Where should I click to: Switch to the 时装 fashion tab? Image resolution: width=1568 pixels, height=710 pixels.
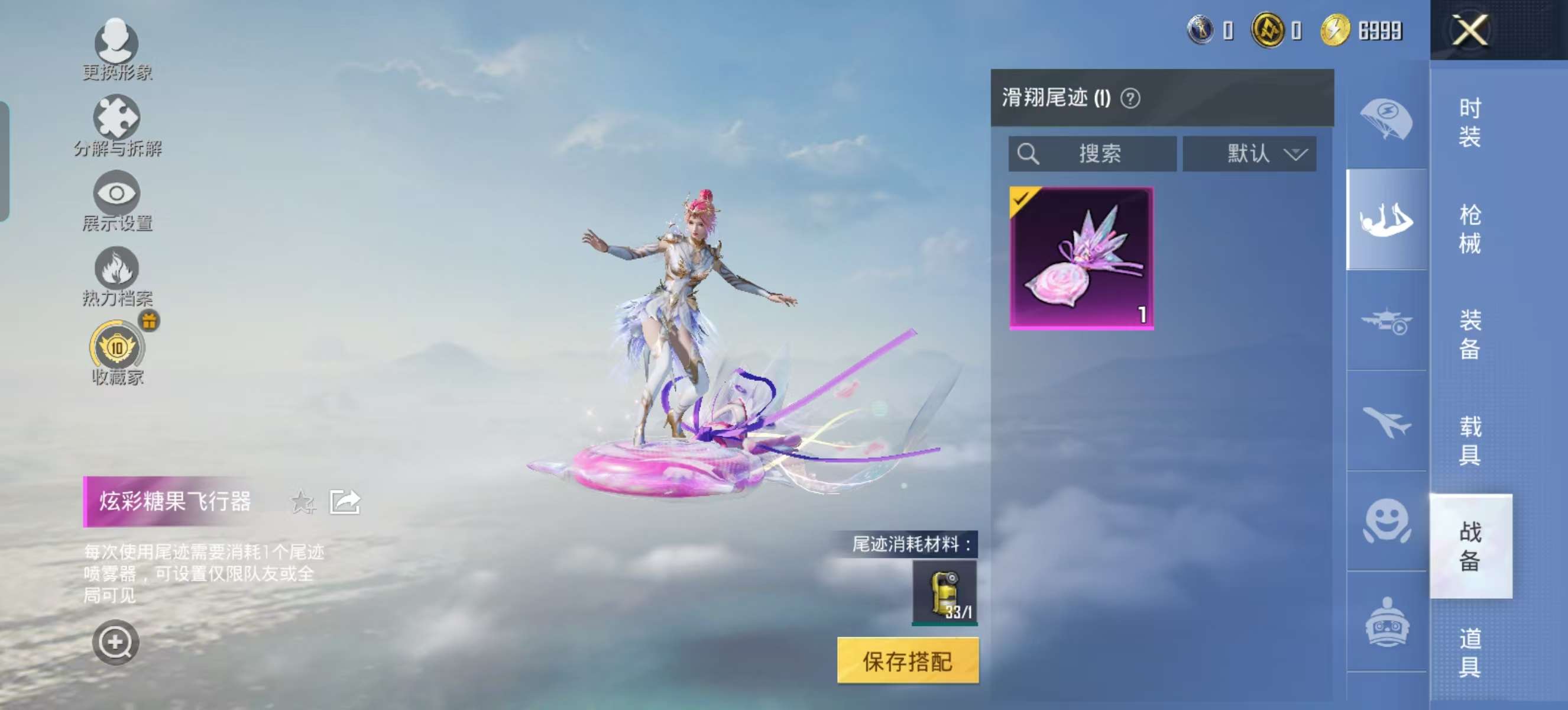pos(1469,122)
